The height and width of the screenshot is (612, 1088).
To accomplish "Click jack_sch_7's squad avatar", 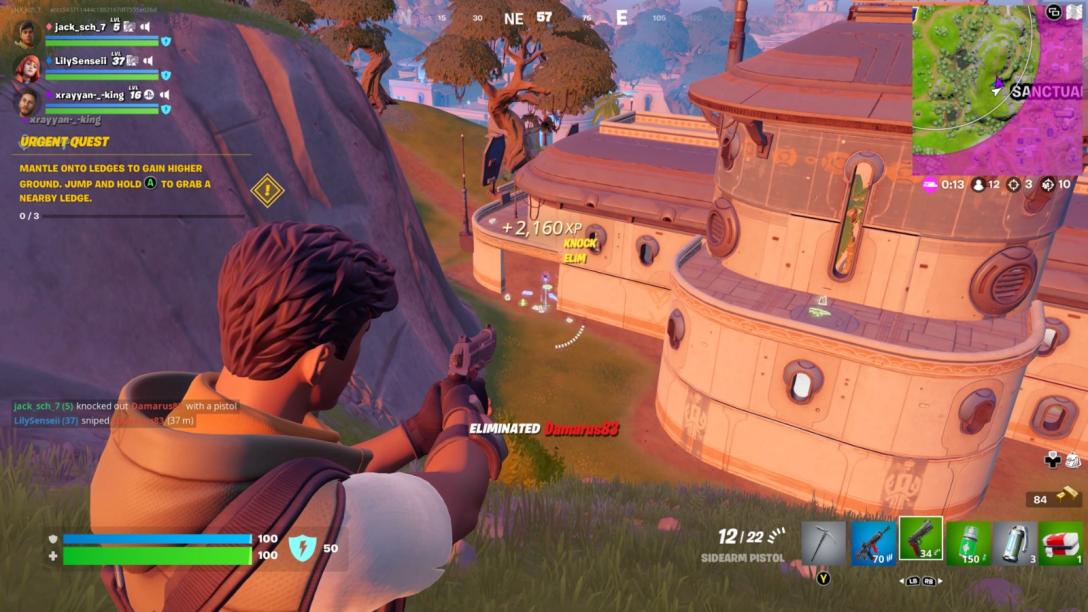I will [27, 34].
